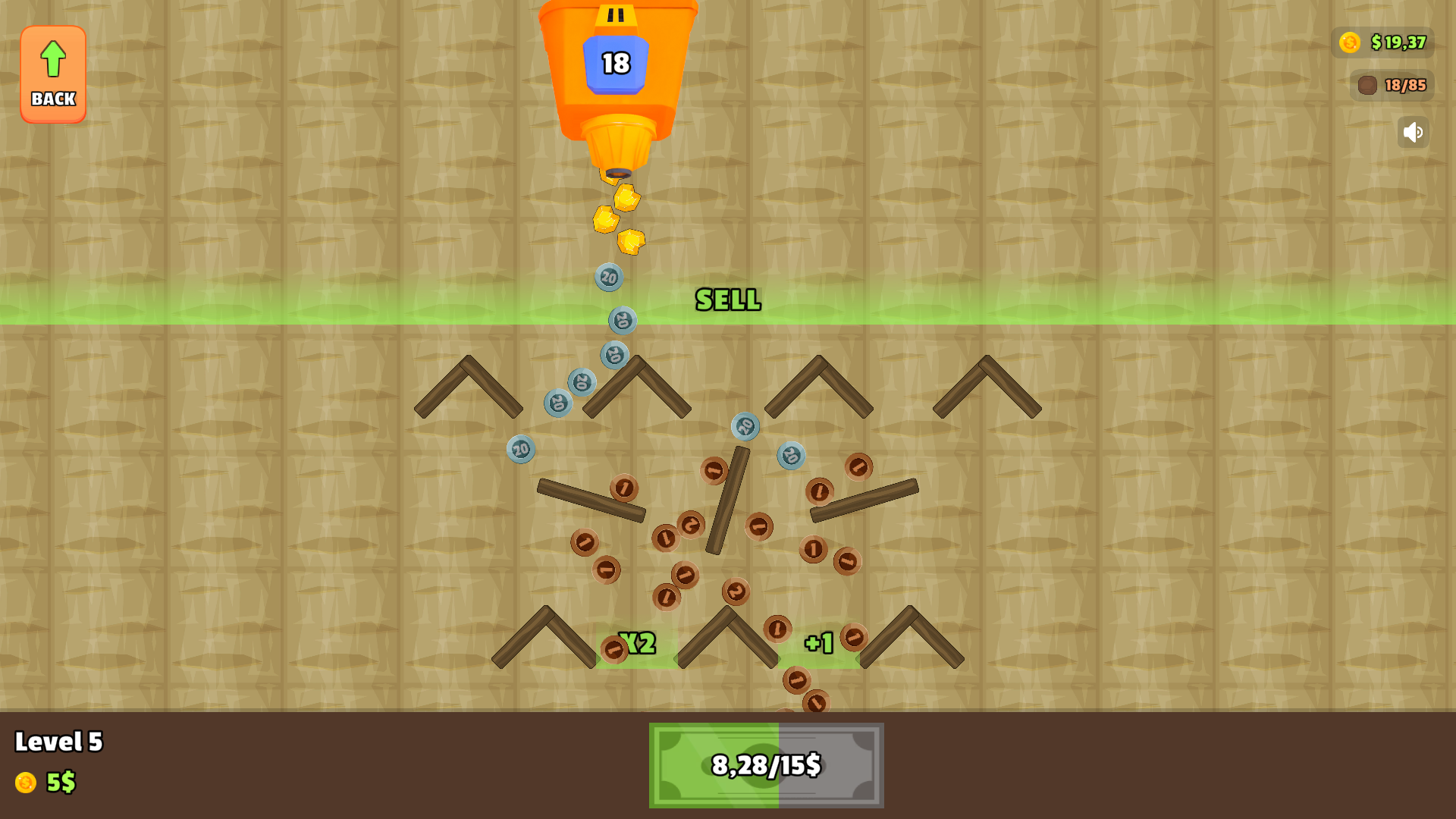Viewport: 1456px width, 819px height.
Task: Activate the +1 bonus zone
Action: 817,641
